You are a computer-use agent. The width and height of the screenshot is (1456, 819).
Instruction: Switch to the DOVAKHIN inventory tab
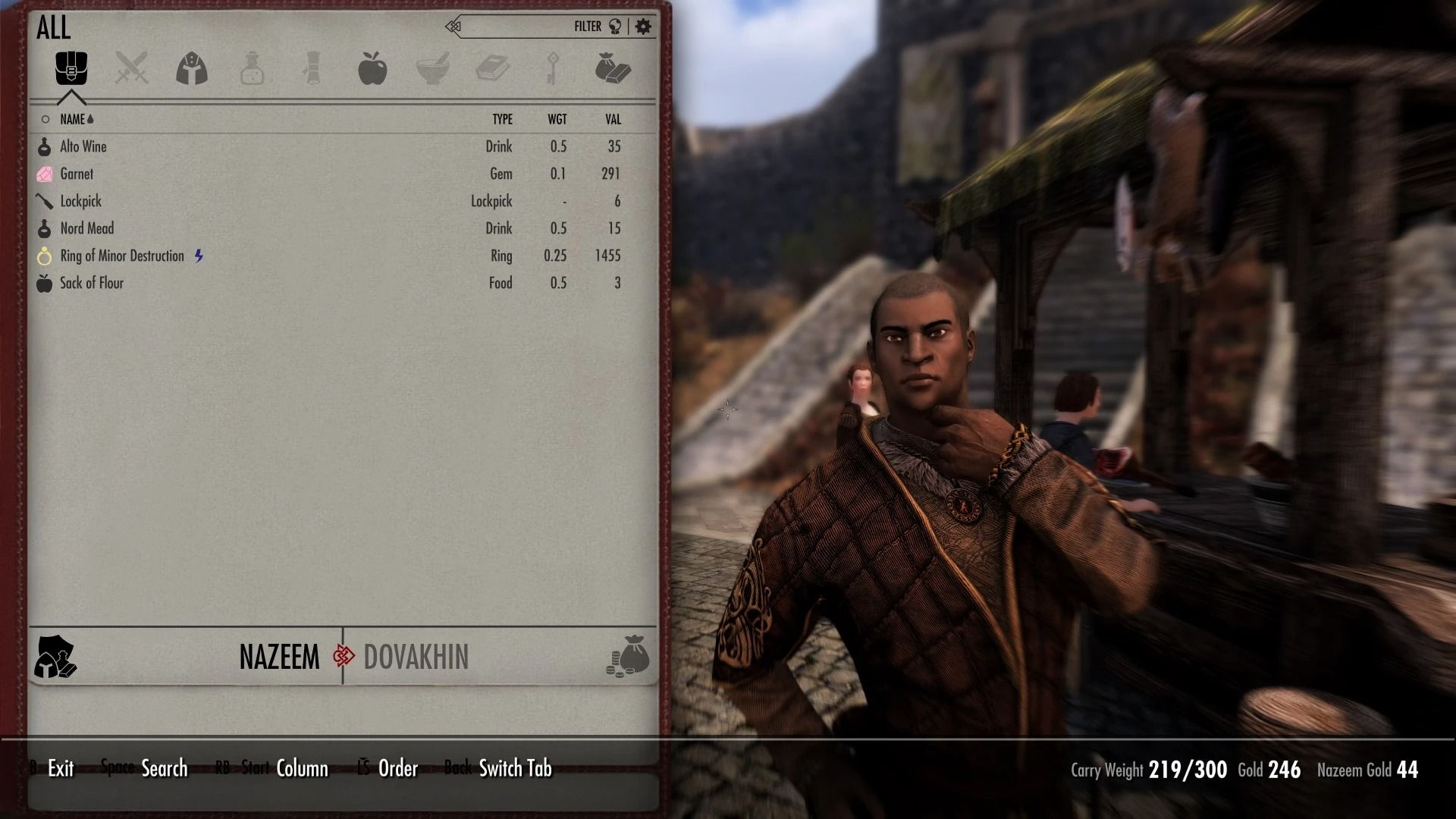416,657
